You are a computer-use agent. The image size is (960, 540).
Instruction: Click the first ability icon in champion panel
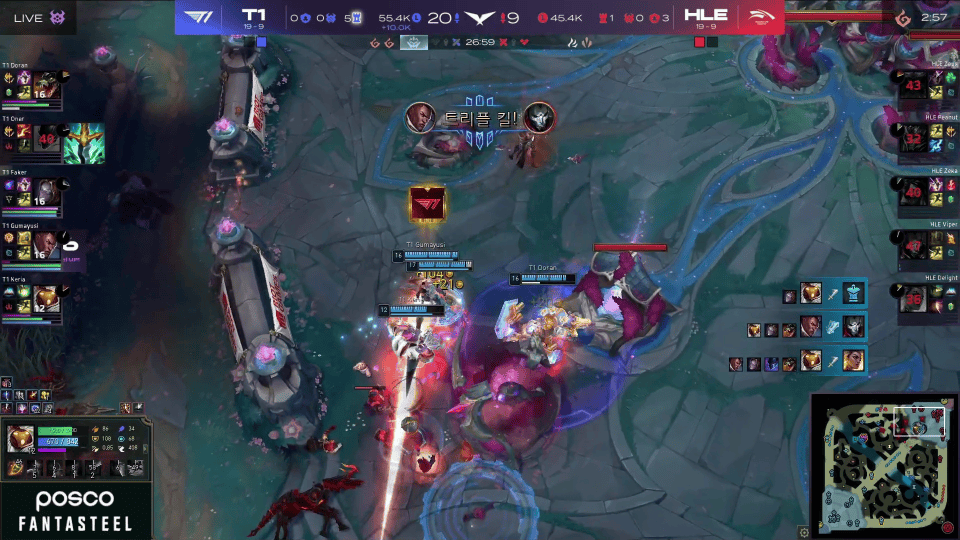click(17, 468)
